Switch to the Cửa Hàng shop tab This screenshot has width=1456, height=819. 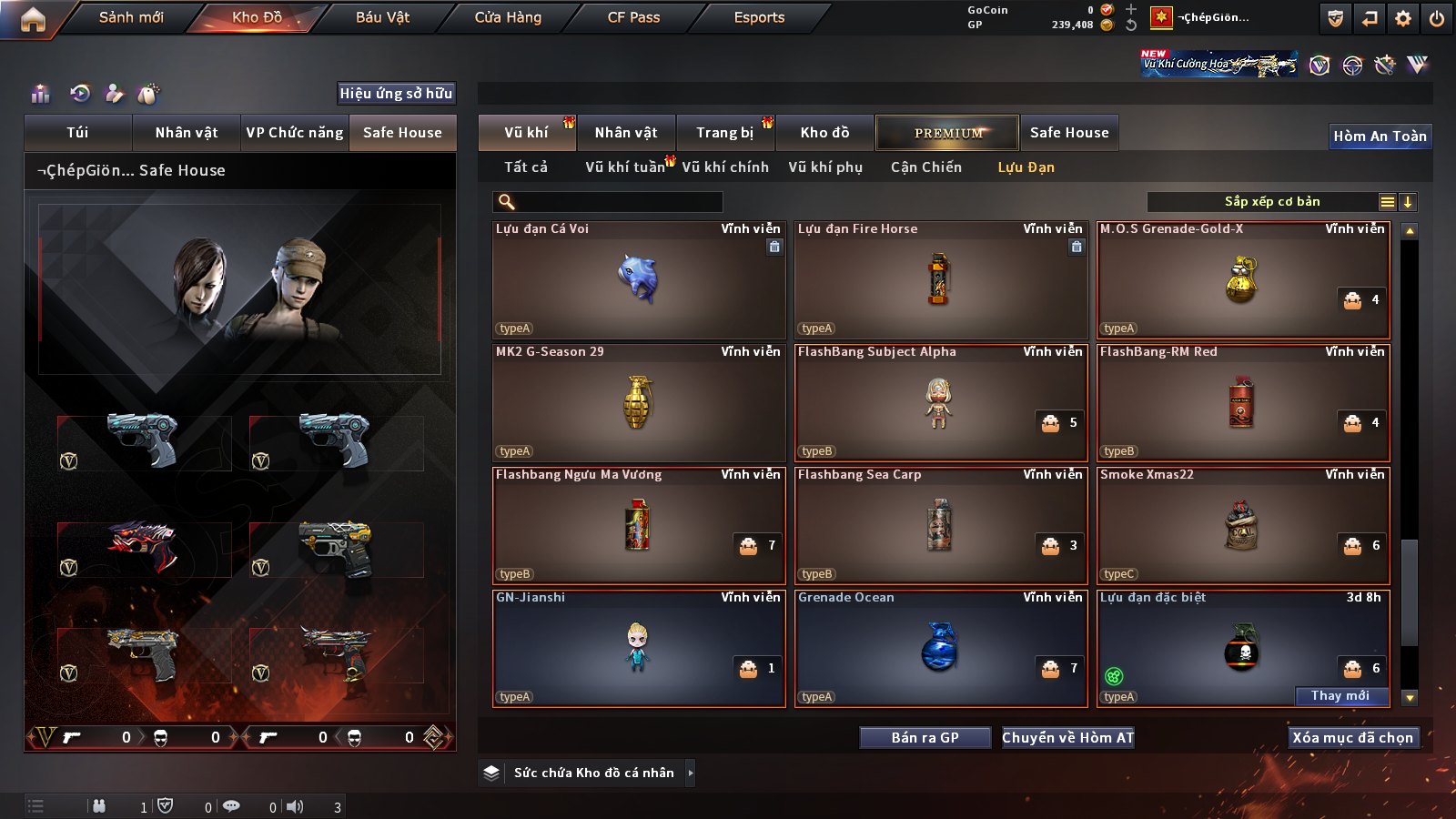tap(508, 17)
